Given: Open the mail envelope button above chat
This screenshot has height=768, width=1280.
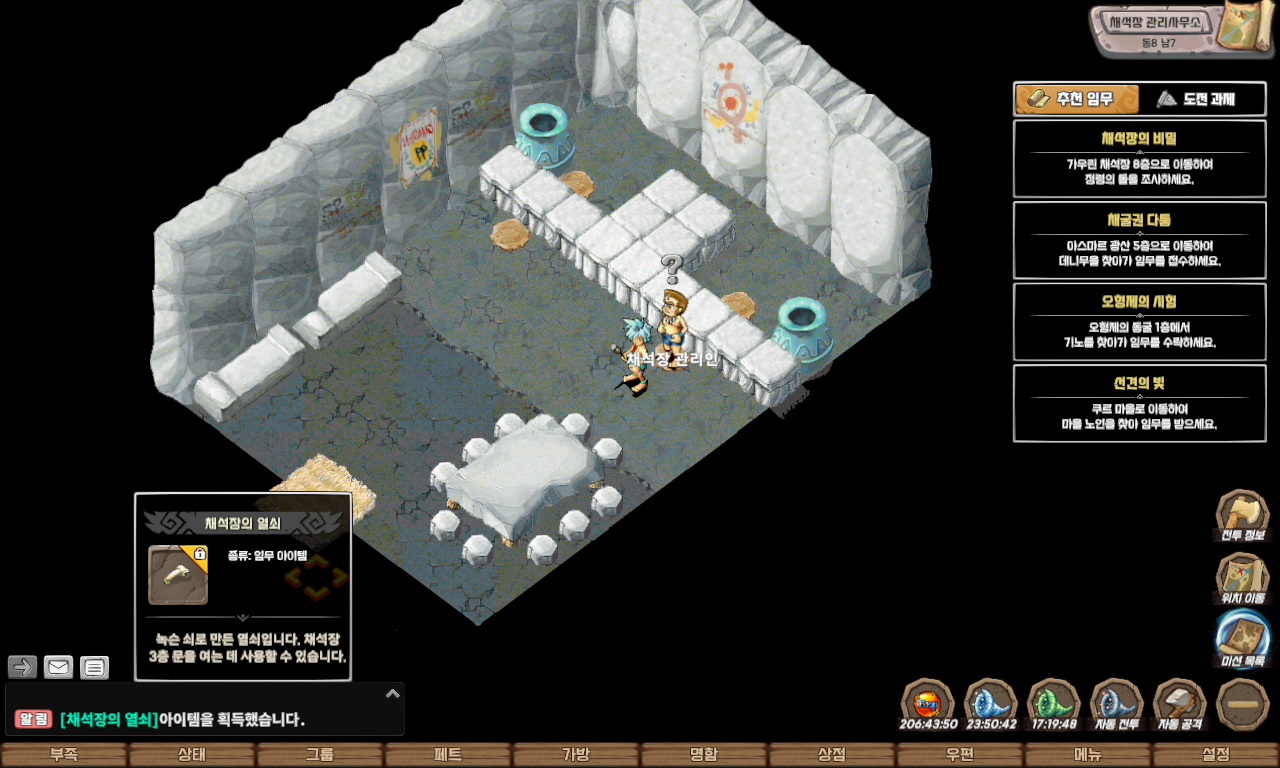Looking at the screenshot, I should [58, 667].
